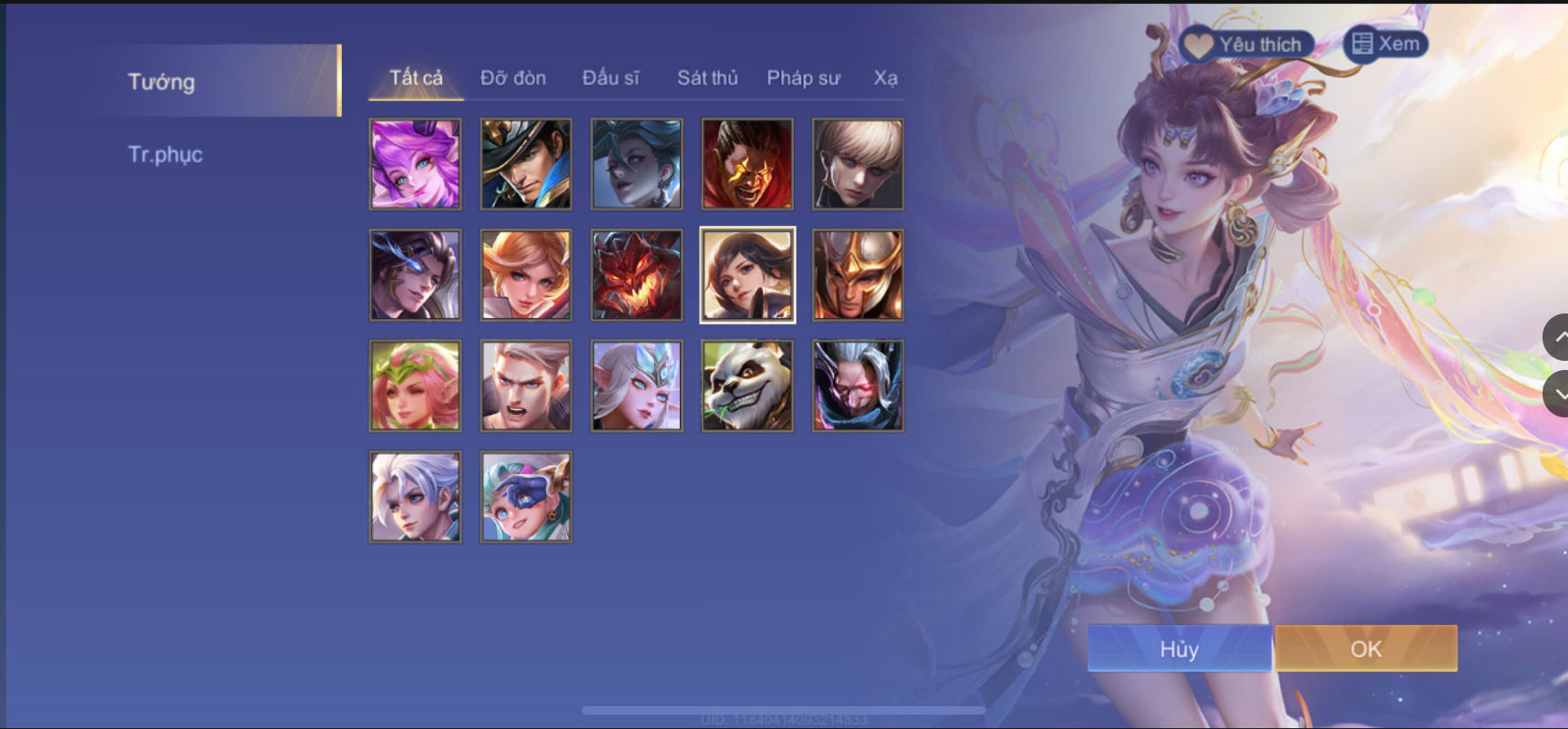Expand upward using the up chevron arrow
The image size is (1568, 729).
point(1559,337)
